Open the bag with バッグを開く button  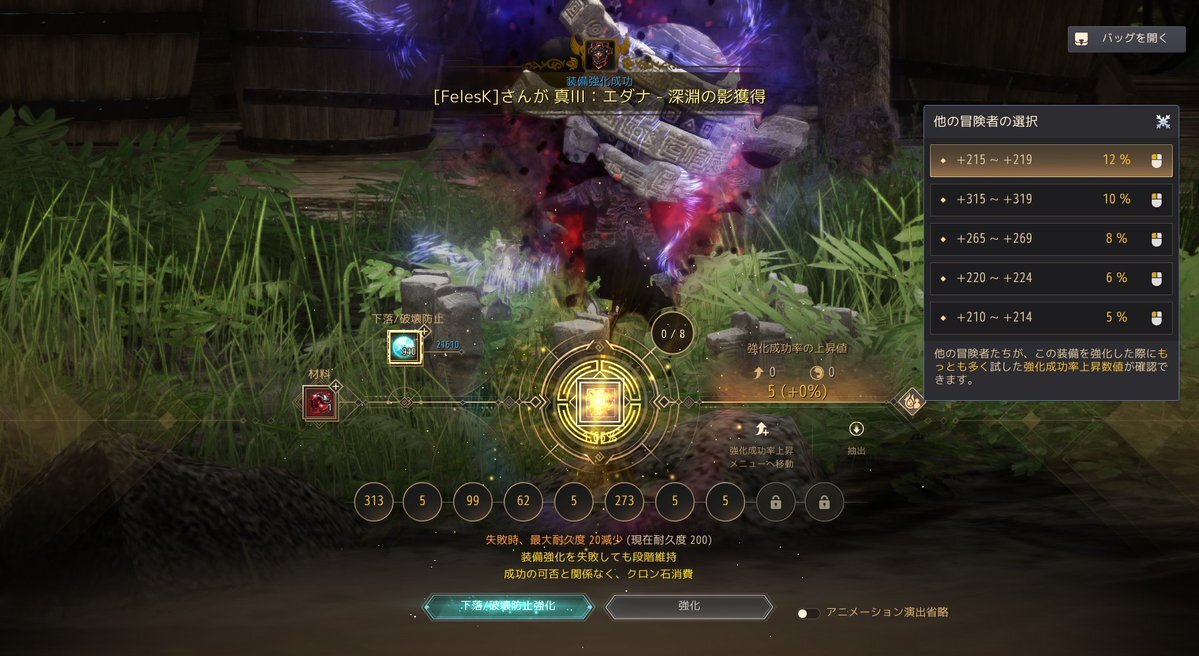click(x=1126, y=39)
